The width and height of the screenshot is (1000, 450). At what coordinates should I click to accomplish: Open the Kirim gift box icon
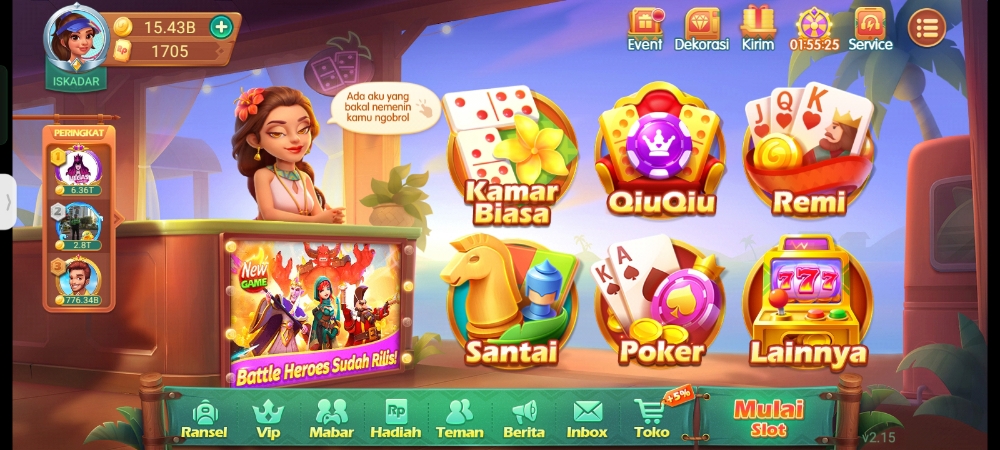pyautogui.click(x=758, y=28)
